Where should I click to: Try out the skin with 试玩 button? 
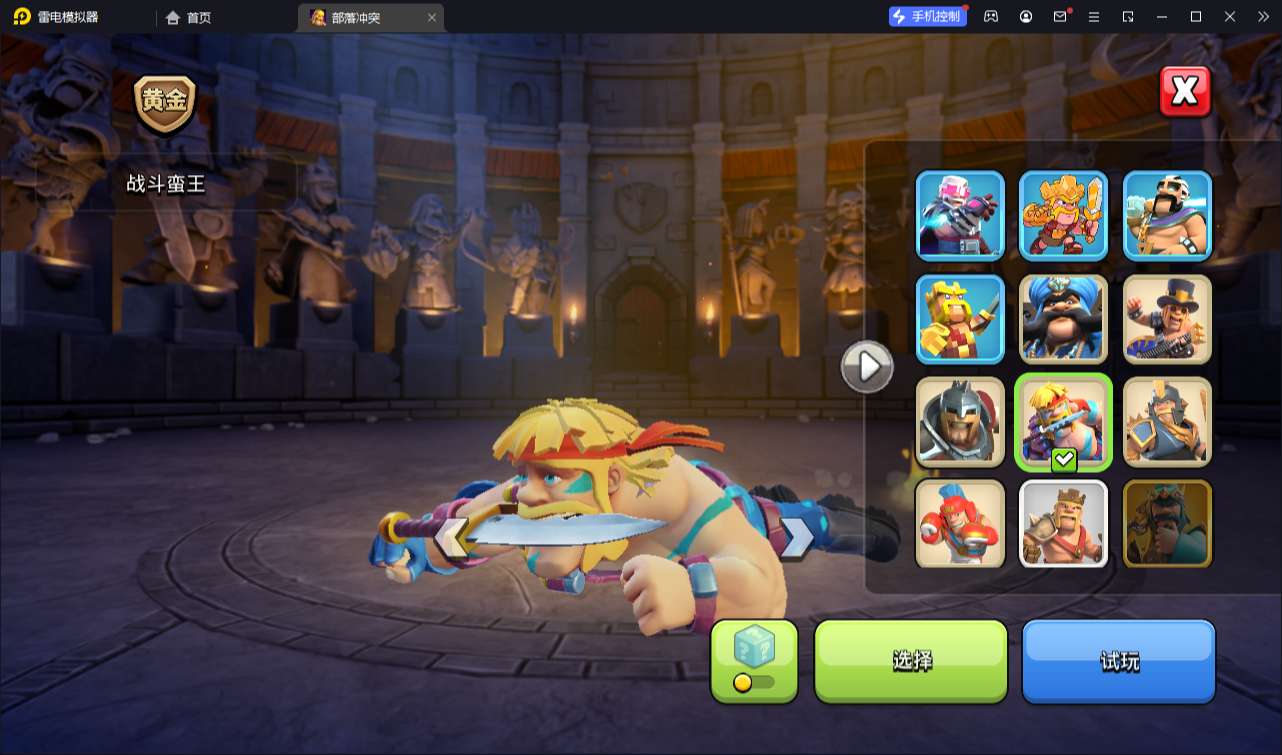pos(1118,660)
